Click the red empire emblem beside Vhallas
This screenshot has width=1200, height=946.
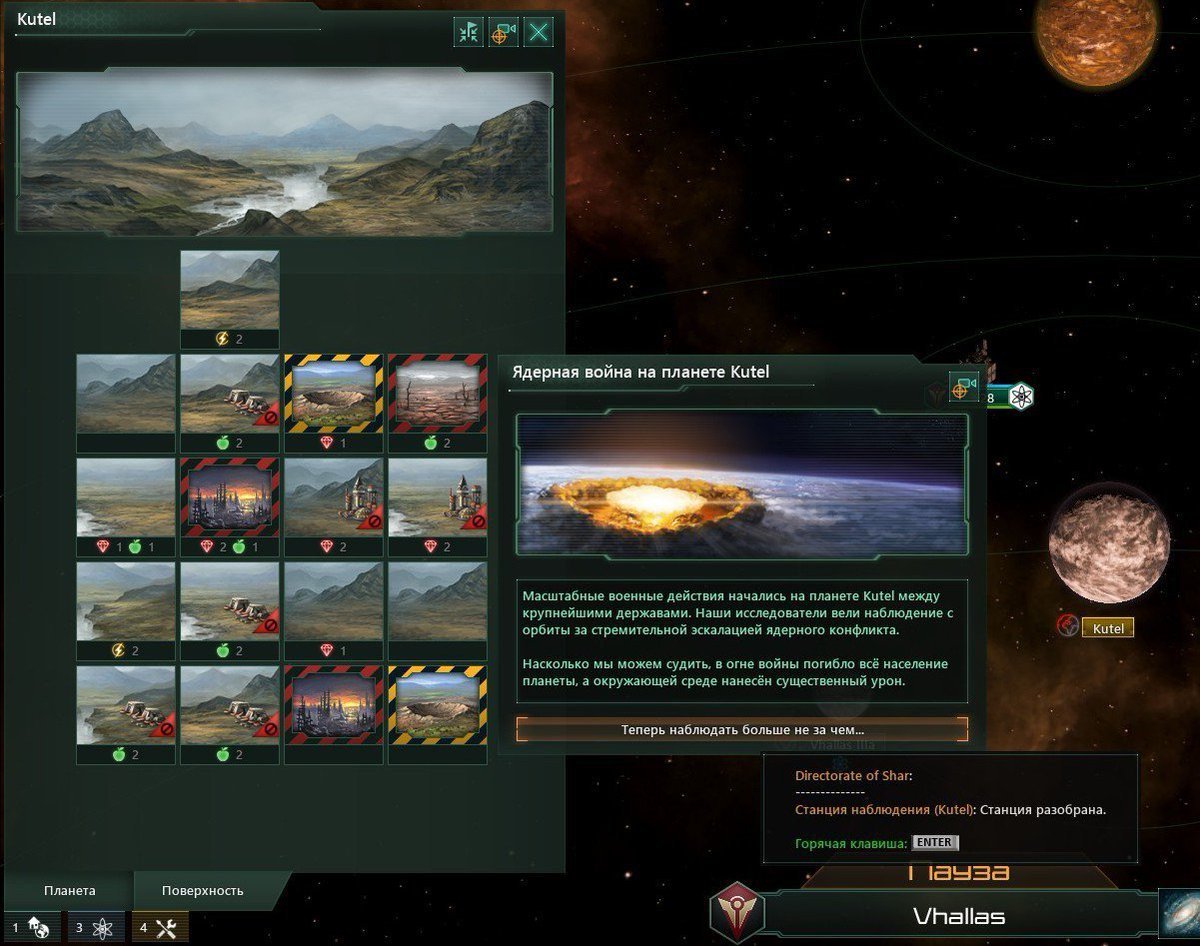click(x=737, y=912)
